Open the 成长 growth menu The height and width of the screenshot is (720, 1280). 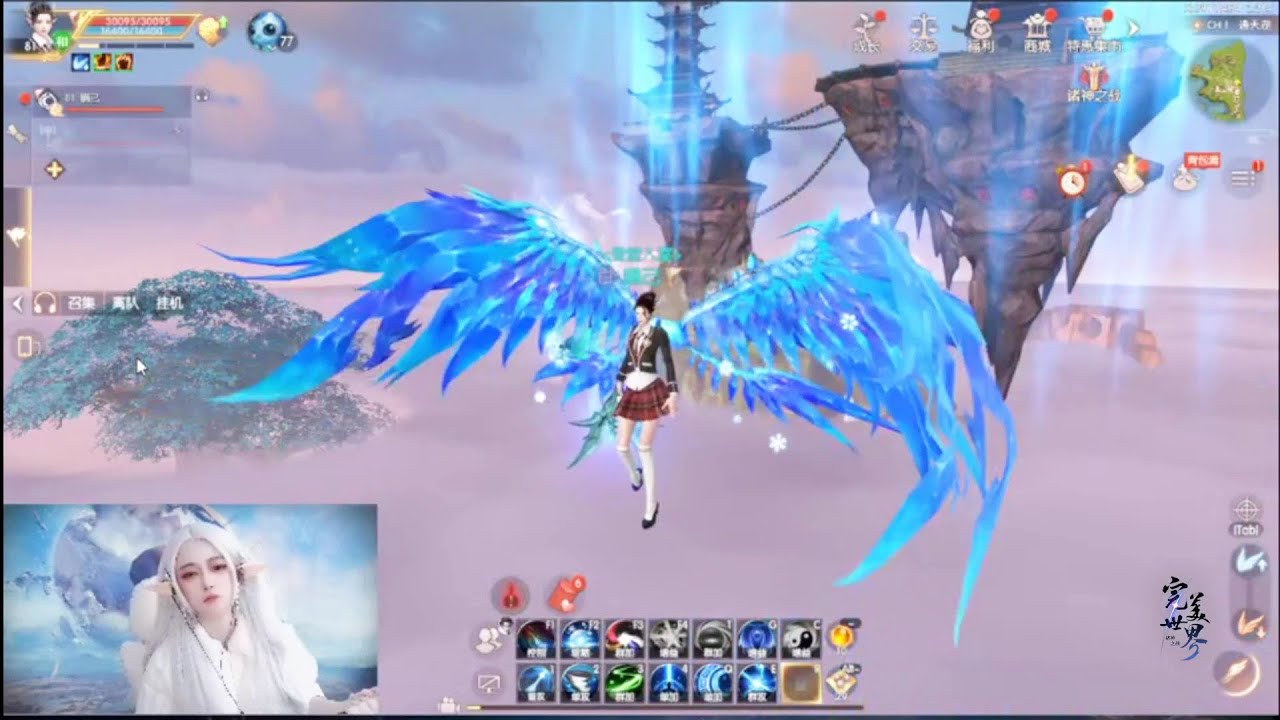click(x=866, y=29)
